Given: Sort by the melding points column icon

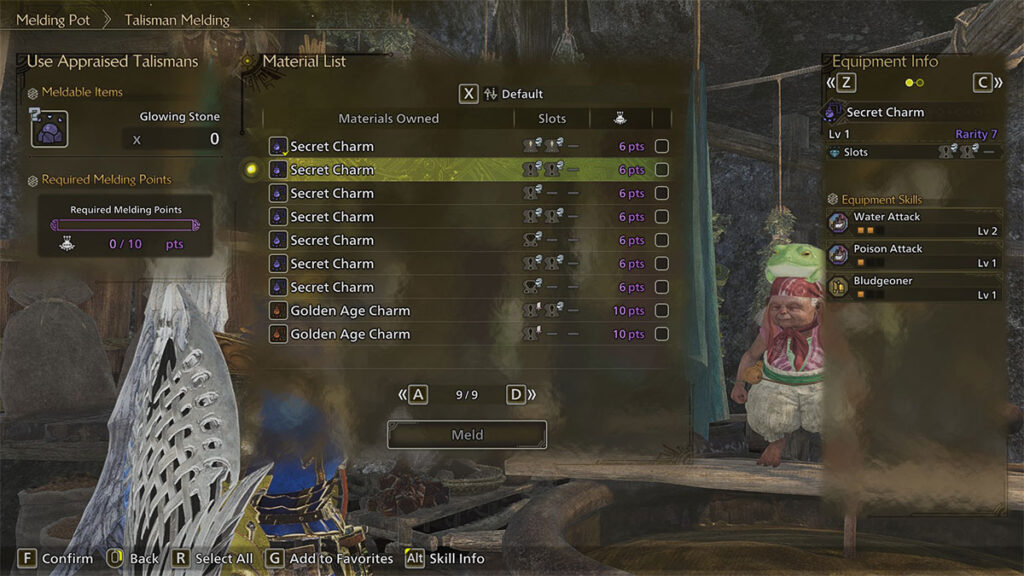Looking at the screenshot, I should click(621, 118).
